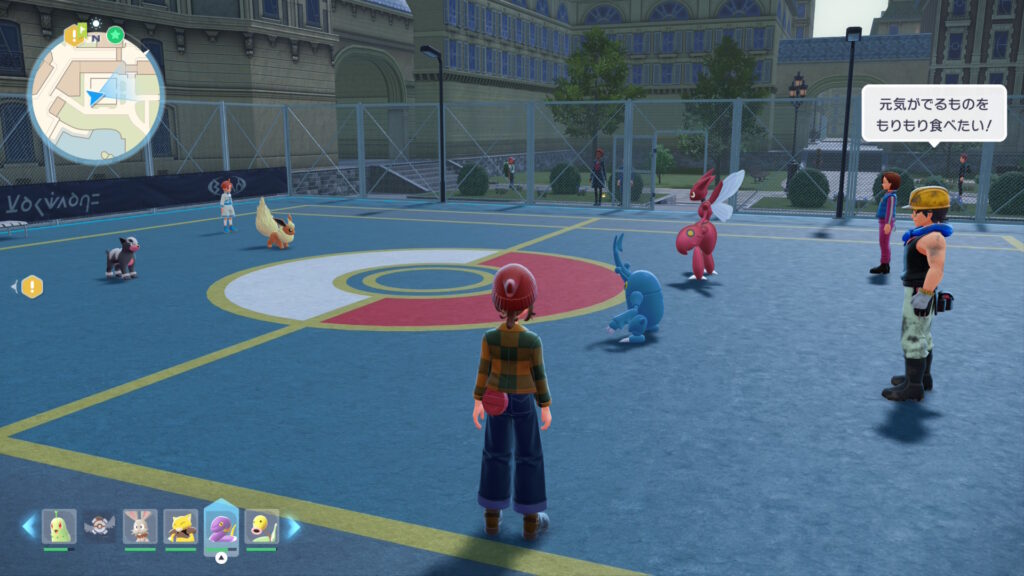Select the Chikorita party slot

[59, 526]
